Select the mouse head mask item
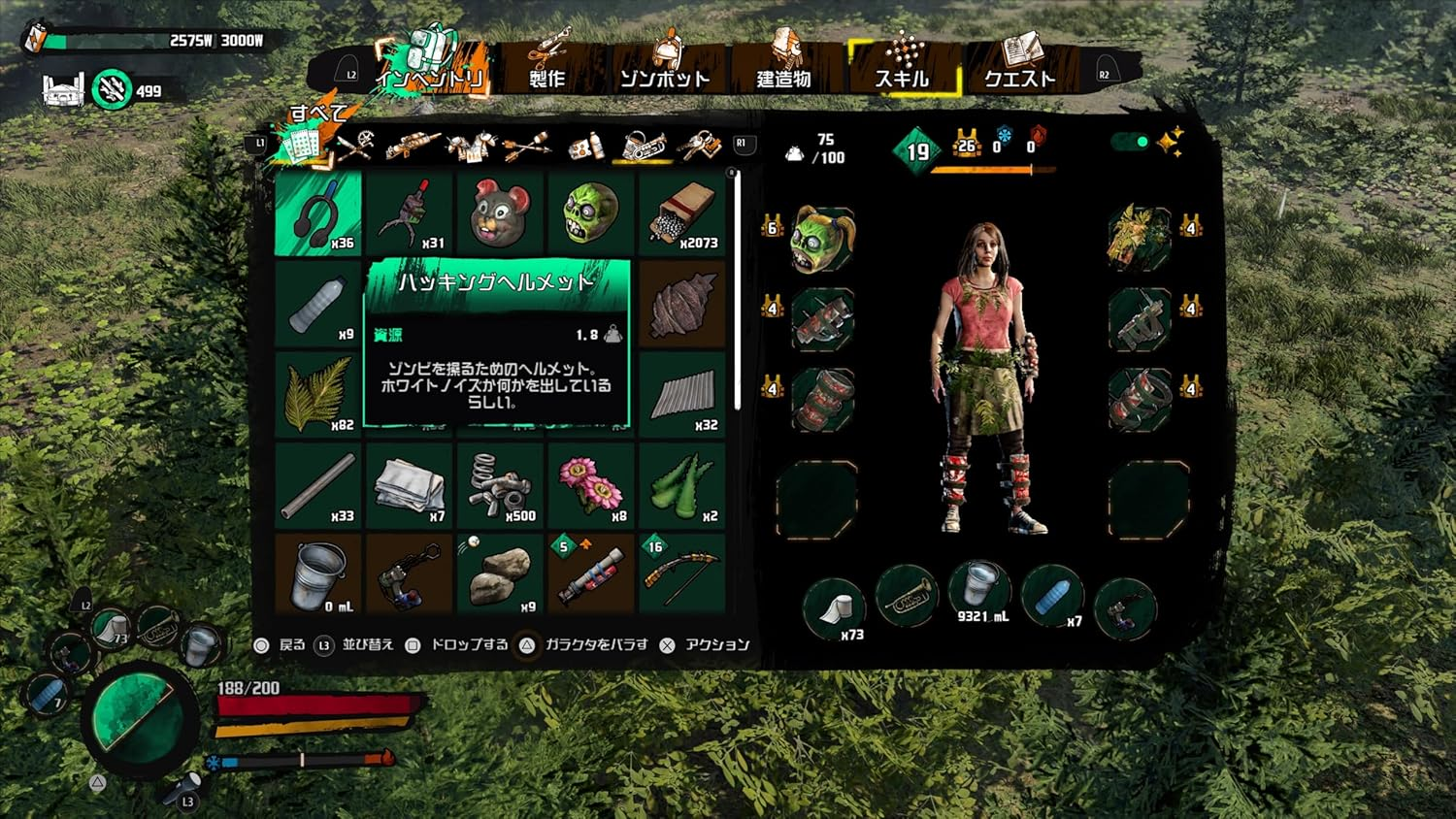 499,209
